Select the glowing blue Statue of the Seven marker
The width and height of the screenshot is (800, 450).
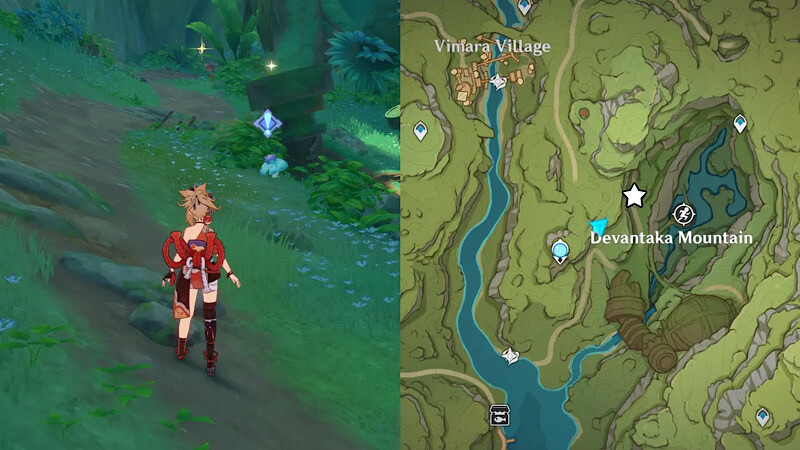point(561,249)
